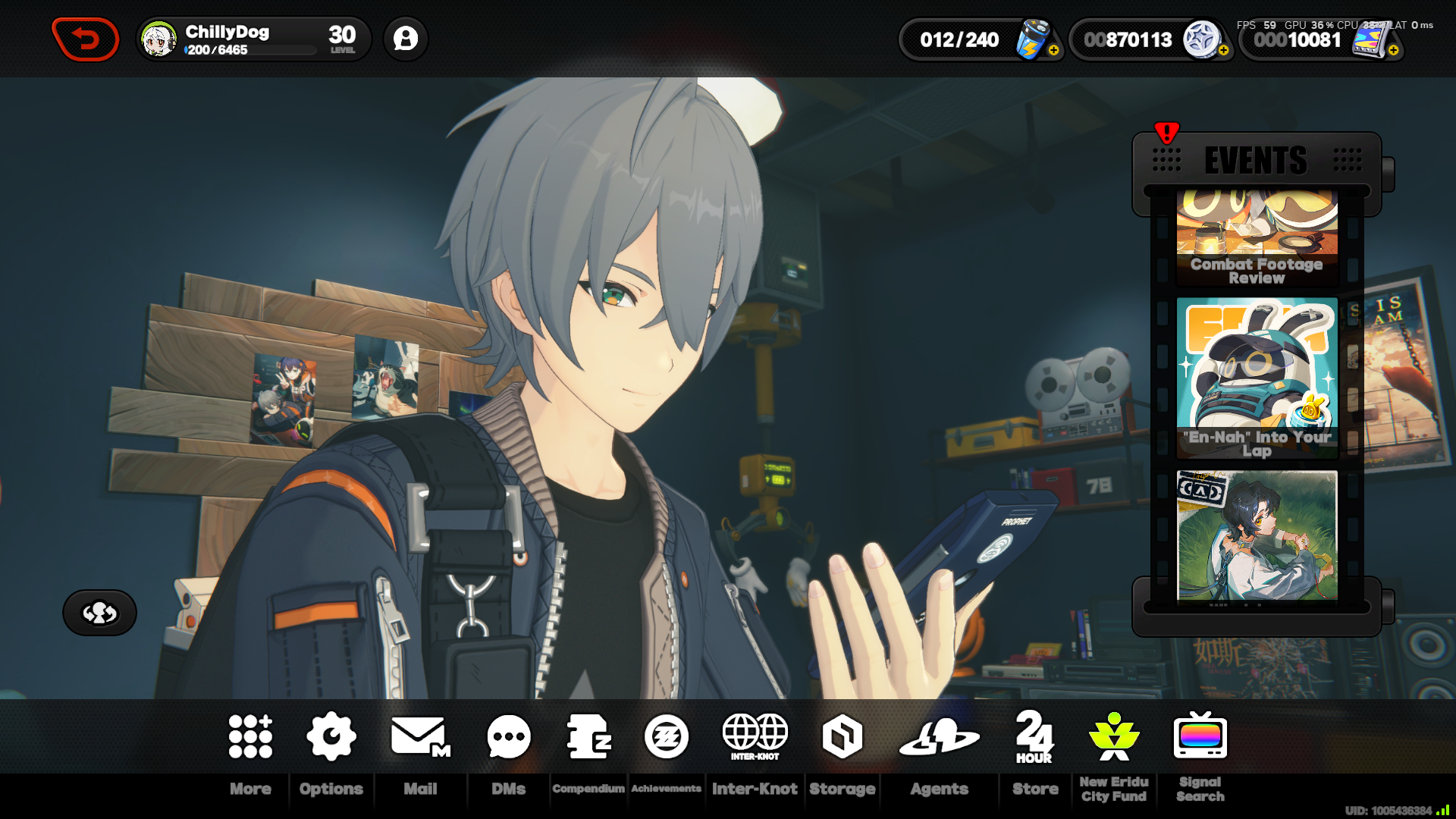1456x819 pixels.
Task: View your Agents roster
Action: pyautogui.click(x=940, y=736)
